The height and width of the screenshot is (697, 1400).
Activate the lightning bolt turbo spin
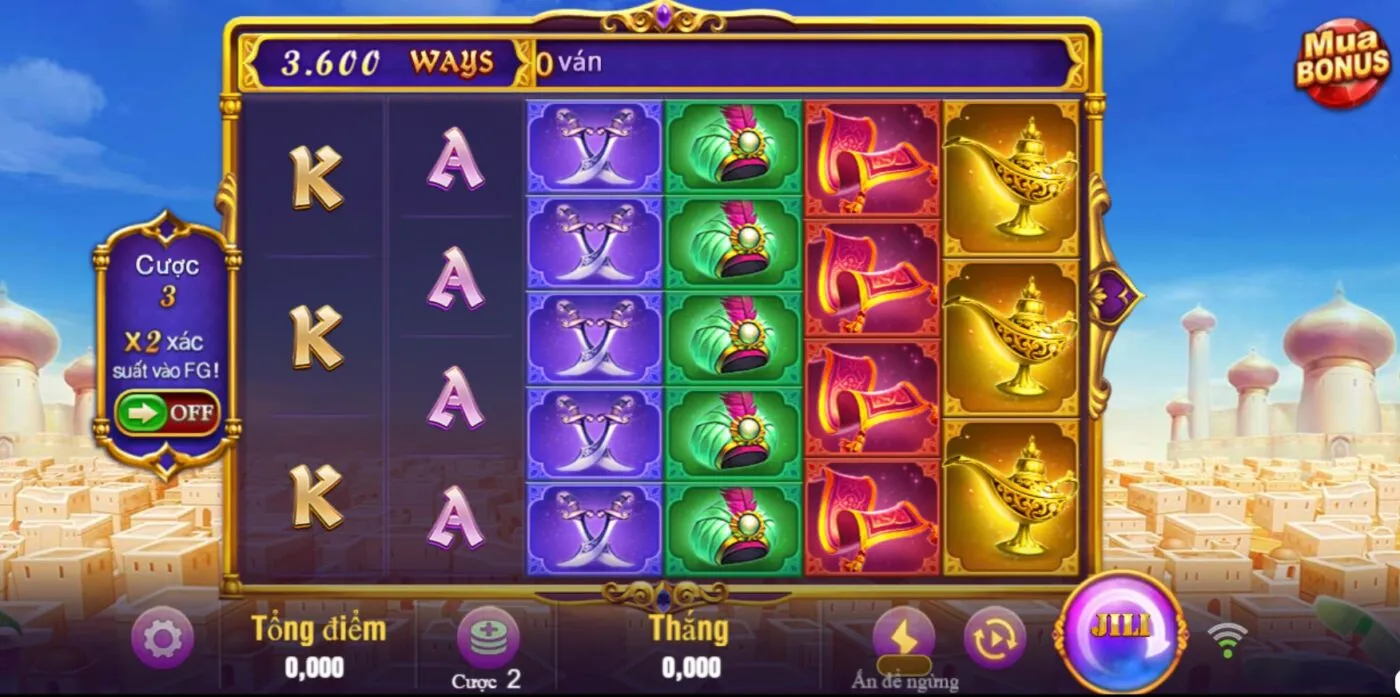pyautogui.click(x=903, y=636)
